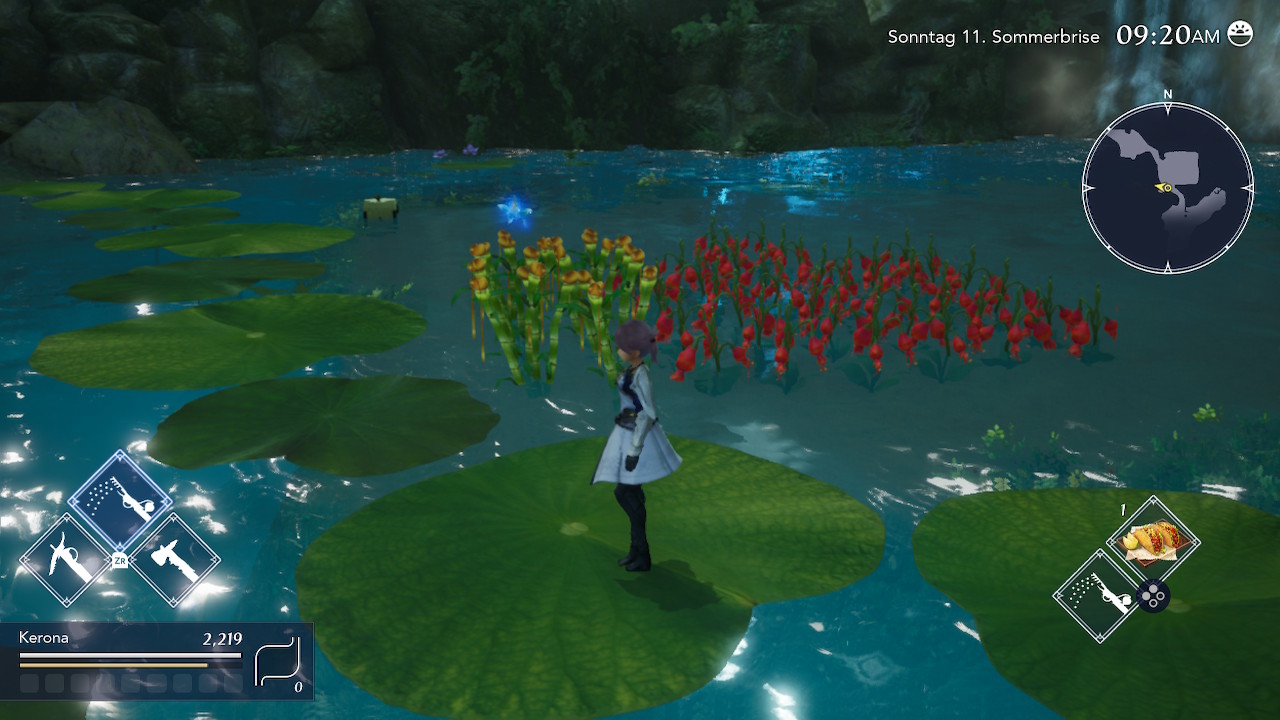Select the highlighted watering tool in the tool selector
The height and width of the screenshot is (720, 1280).
[120, 500]
